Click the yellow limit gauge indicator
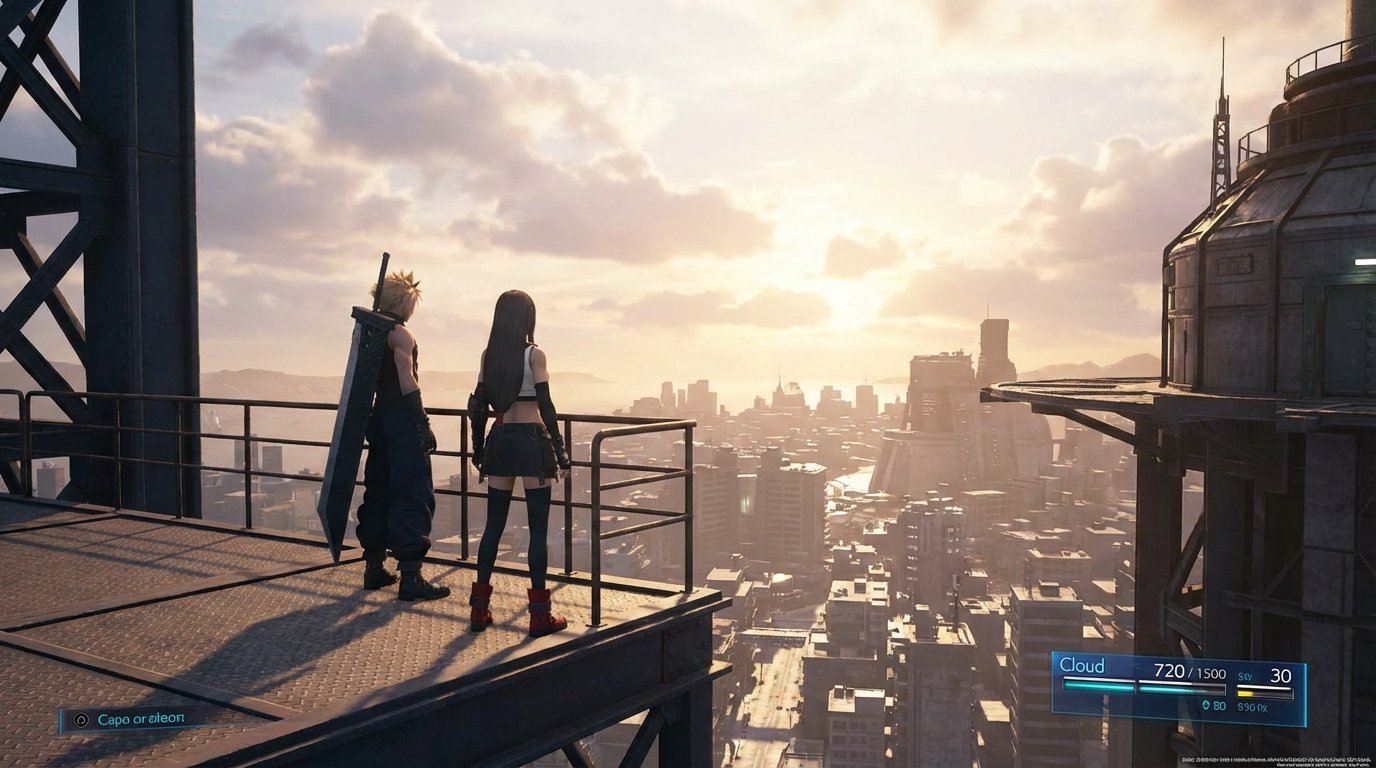 [1245, 693]
